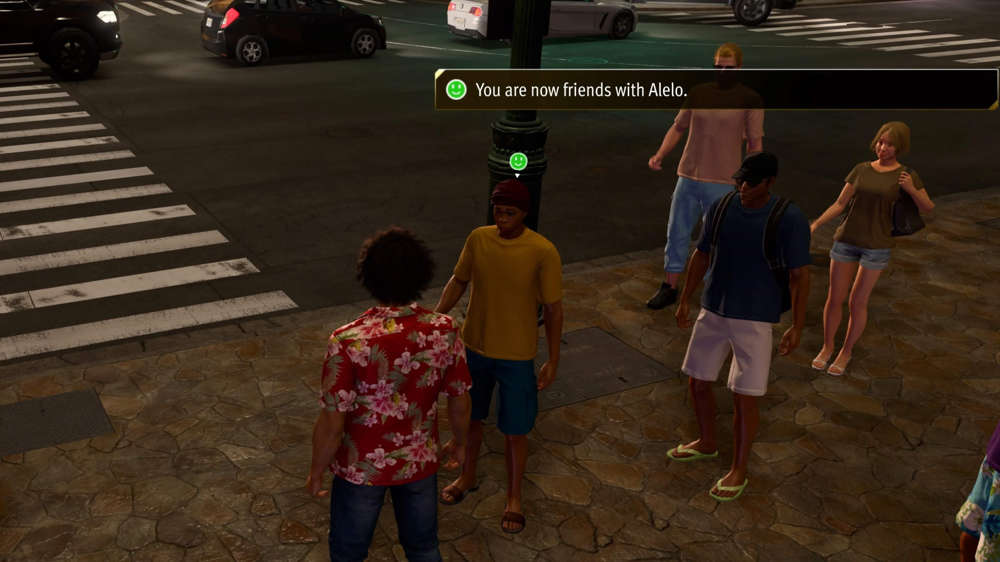Select the green smiley marker above Alelo

[518, 161]
